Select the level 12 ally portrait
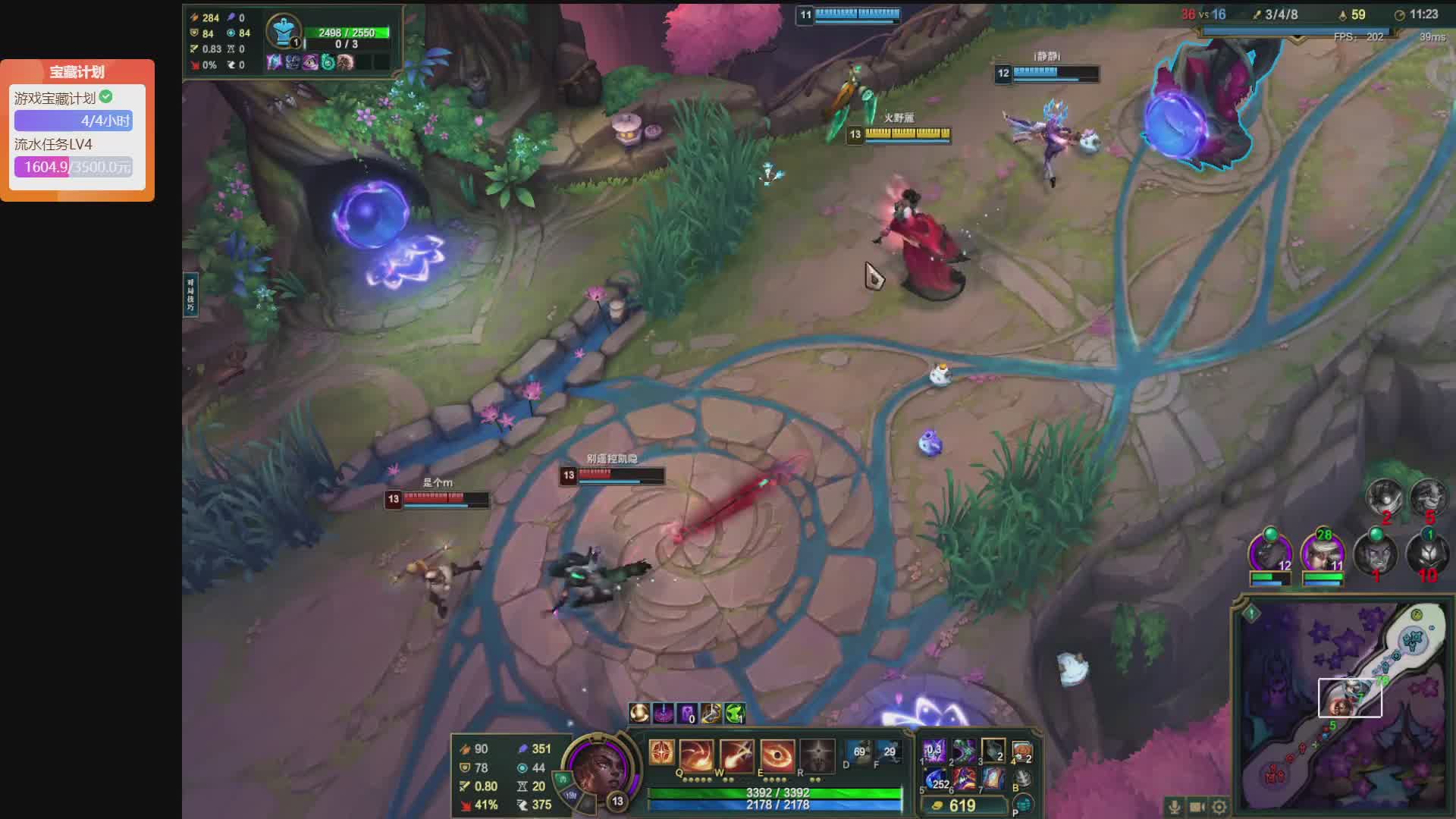 coord(1269,554)
